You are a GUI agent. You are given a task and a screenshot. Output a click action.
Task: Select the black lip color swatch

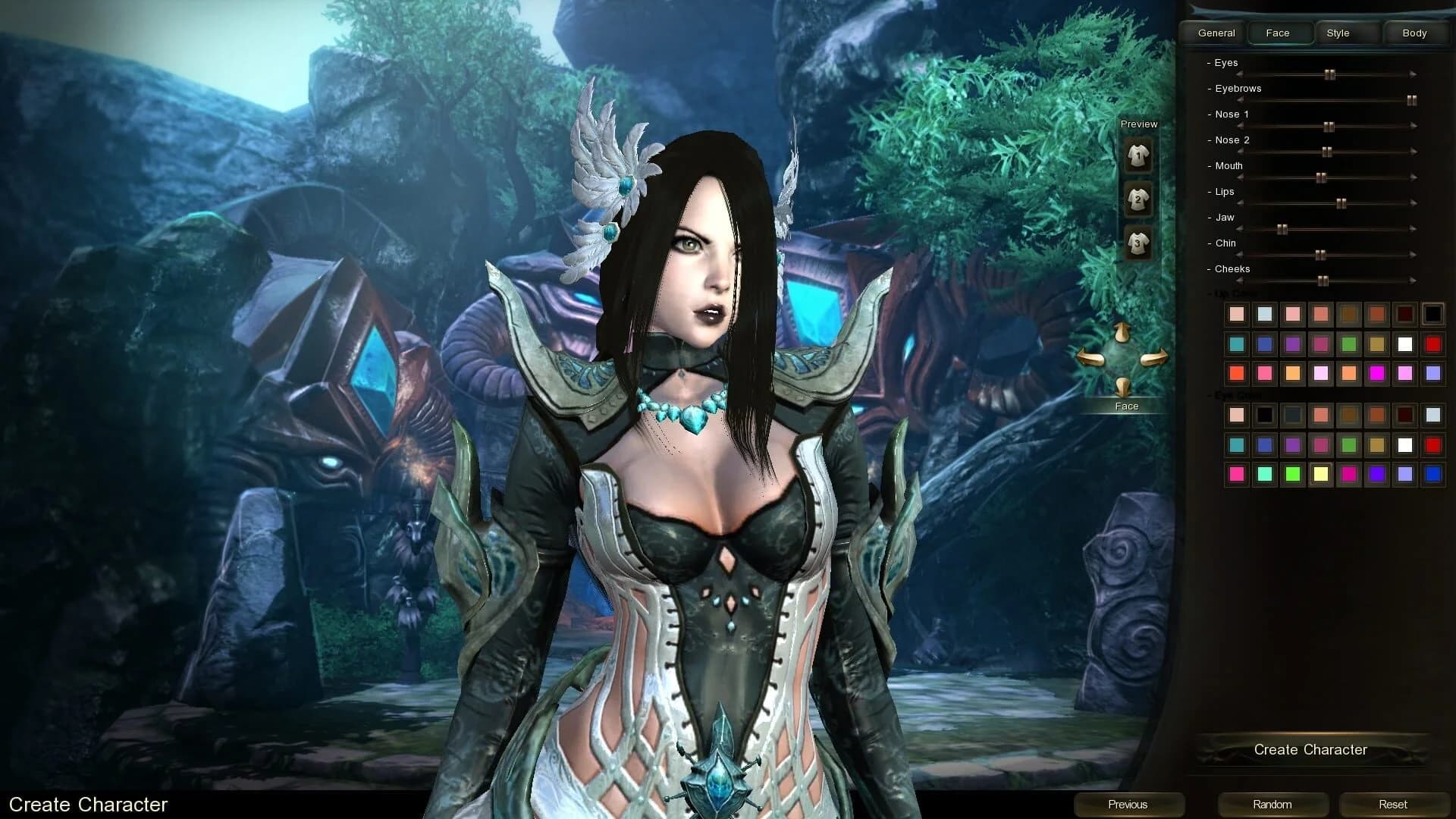1432,313
